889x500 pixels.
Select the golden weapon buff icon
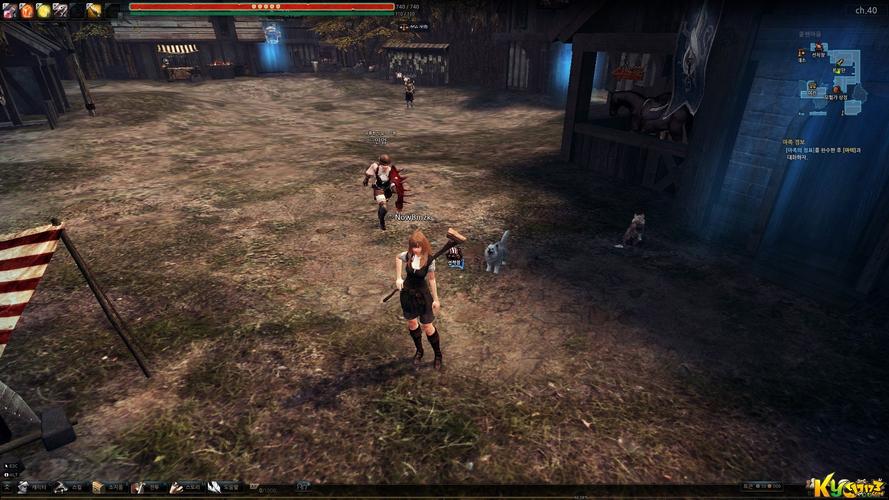(93, 10)
